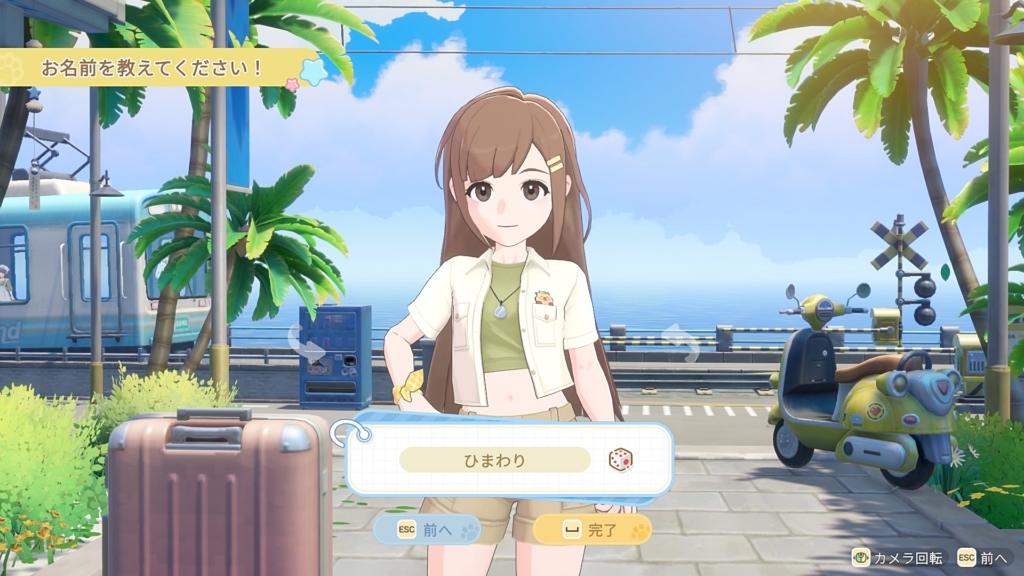
Task: Confirm the name with 完了 button
Action: 592,529
